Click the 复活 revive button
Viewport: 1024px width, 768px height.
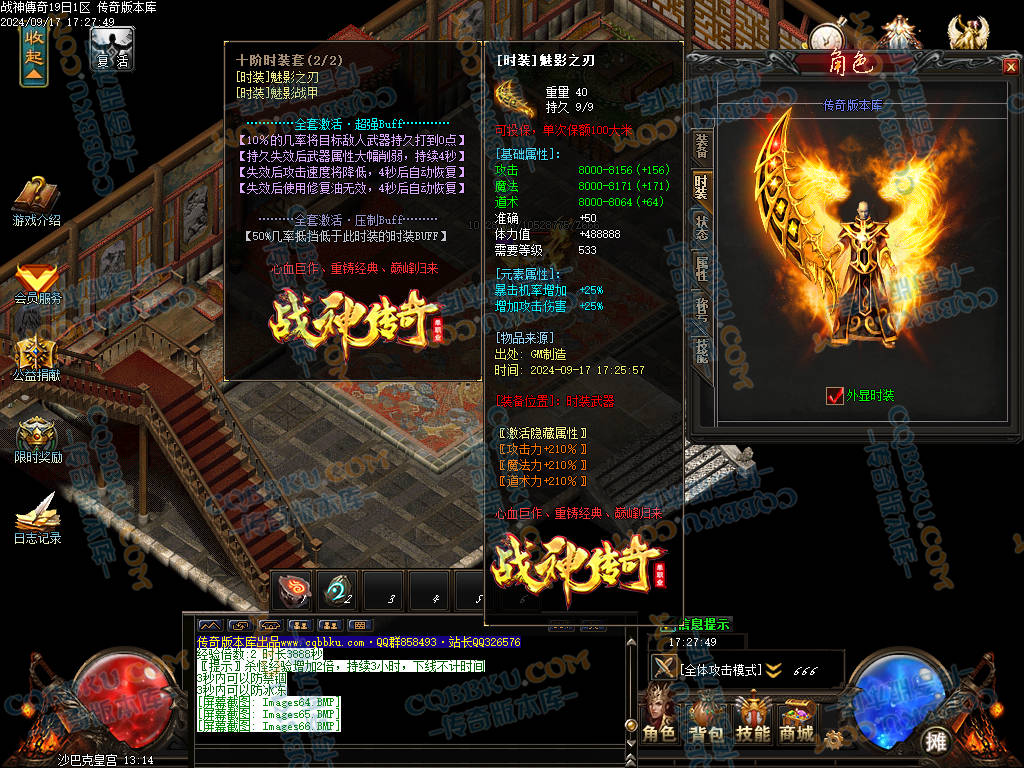click(112, 48)
